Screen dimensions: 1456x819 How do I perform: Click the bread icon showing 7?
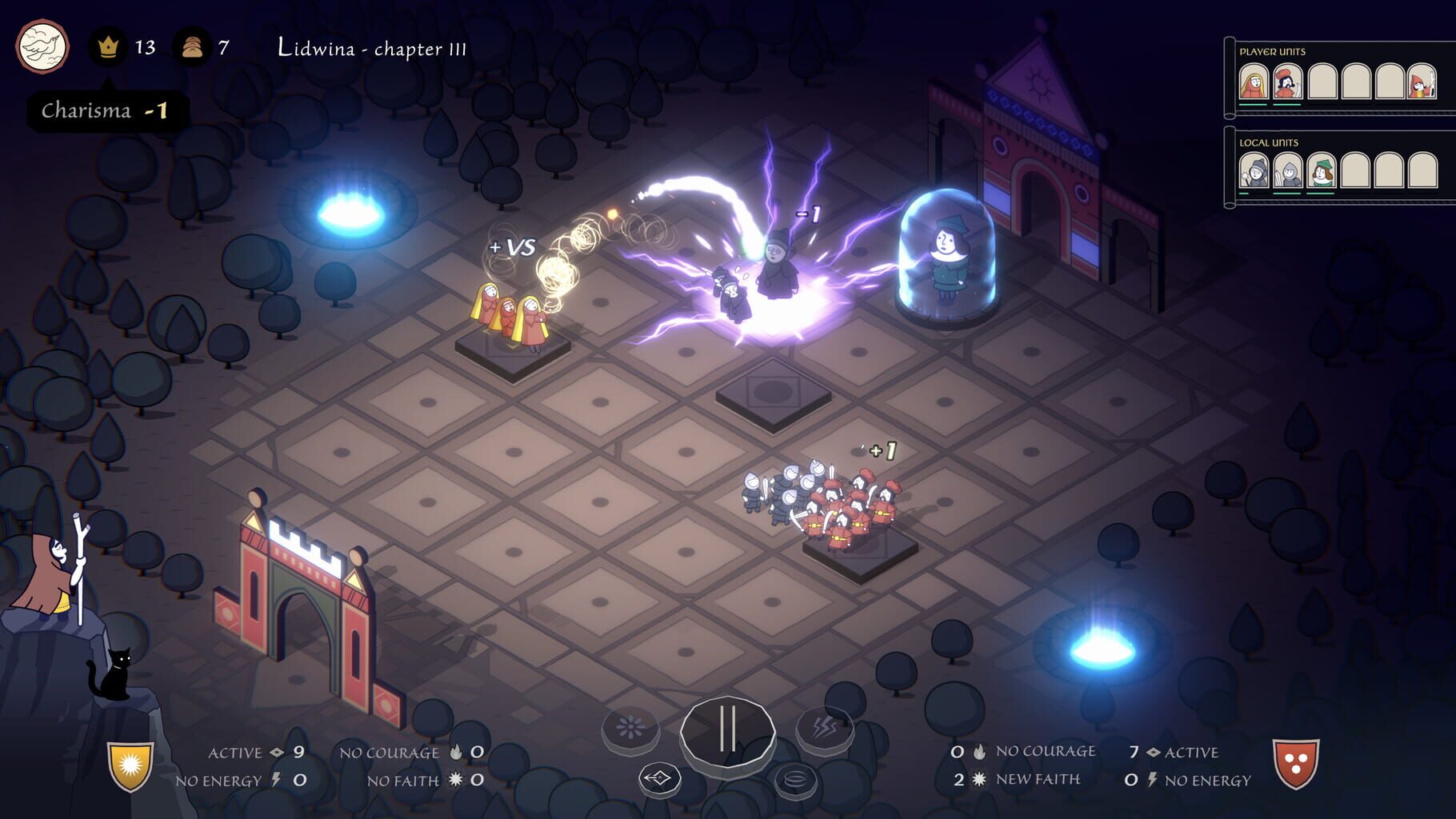[x=194, y=46]
